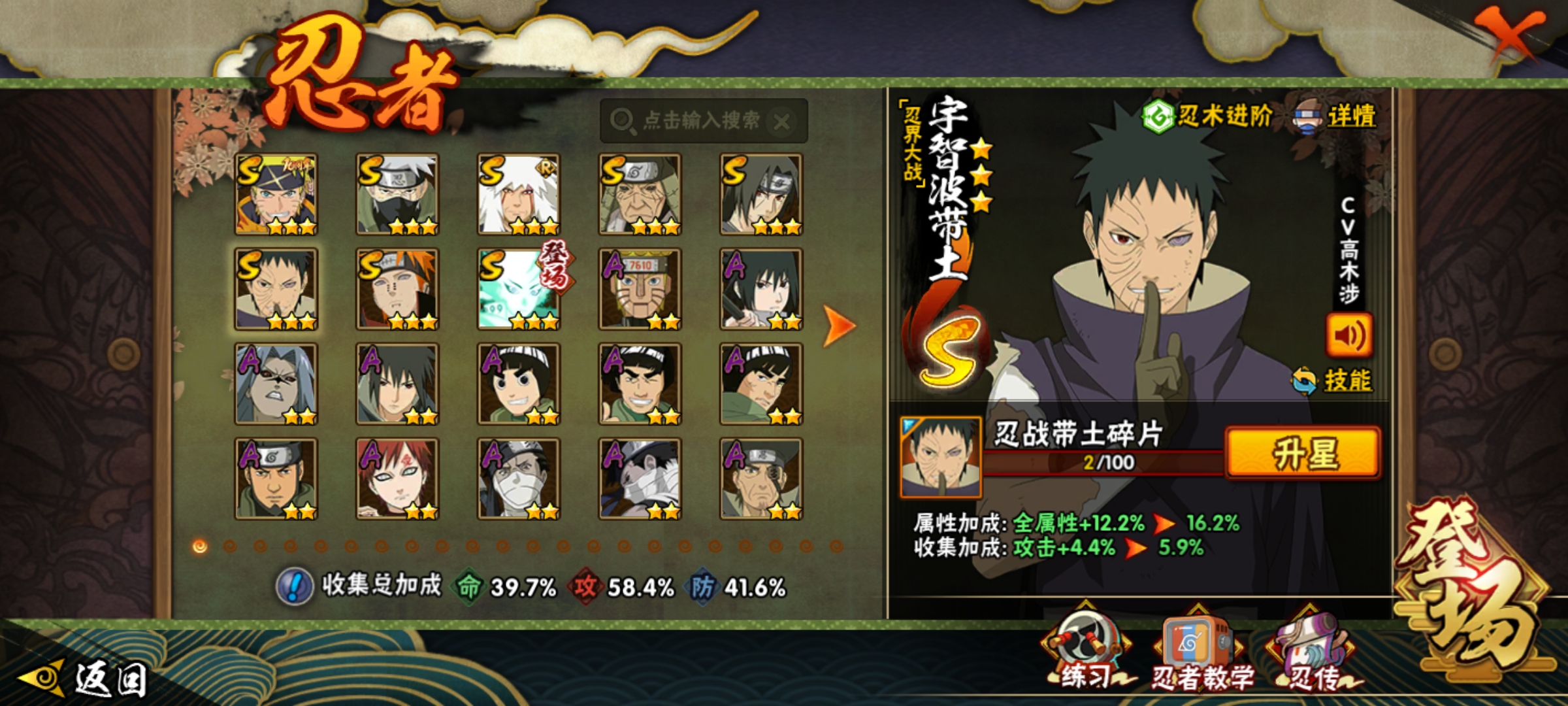The image size is (1568, 706).
Task: Select orange-haired Pain S-rank portrait
Action: pos(397,289)
